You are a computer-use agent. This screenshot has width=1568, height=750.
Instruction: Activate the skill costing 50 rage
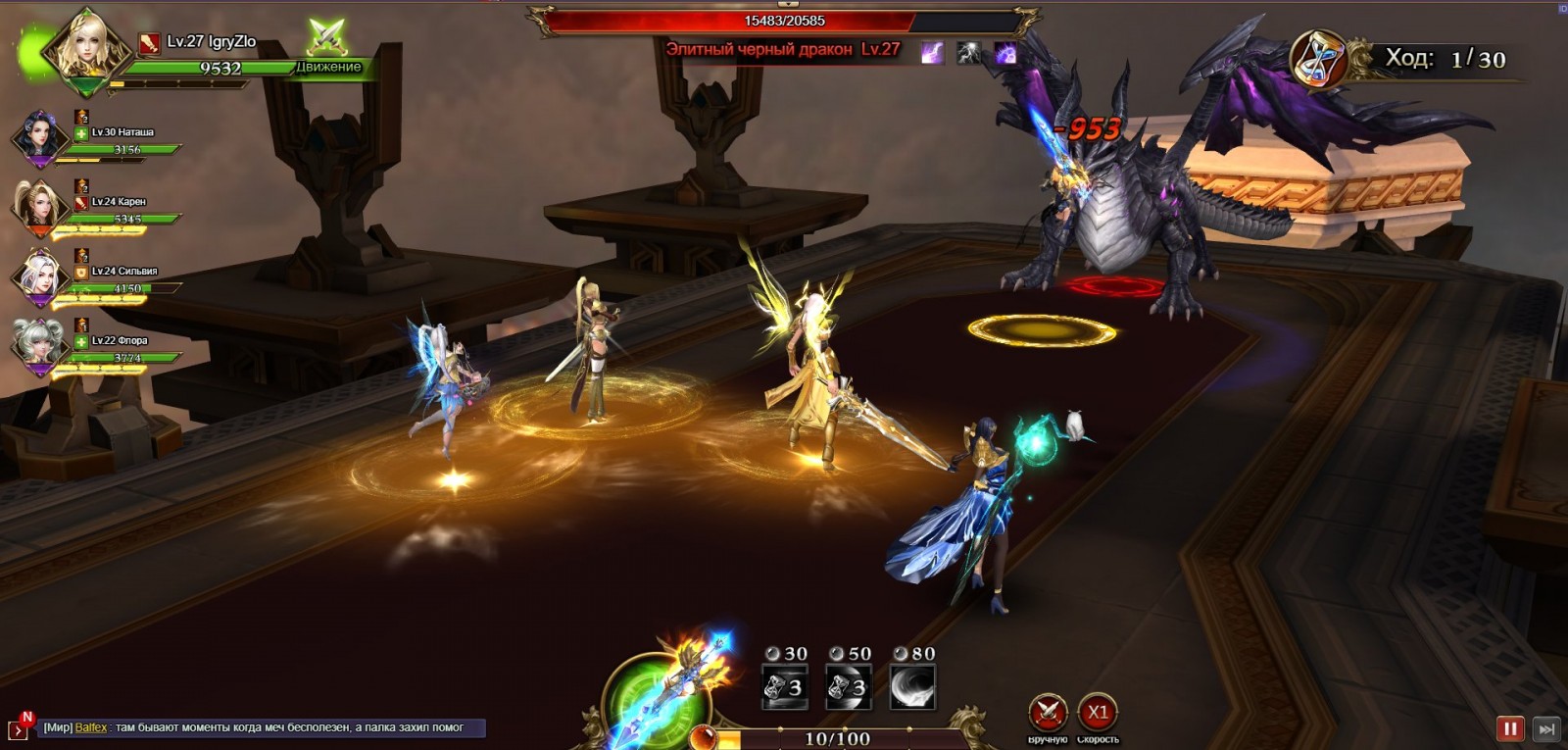(x=849, y=686)
